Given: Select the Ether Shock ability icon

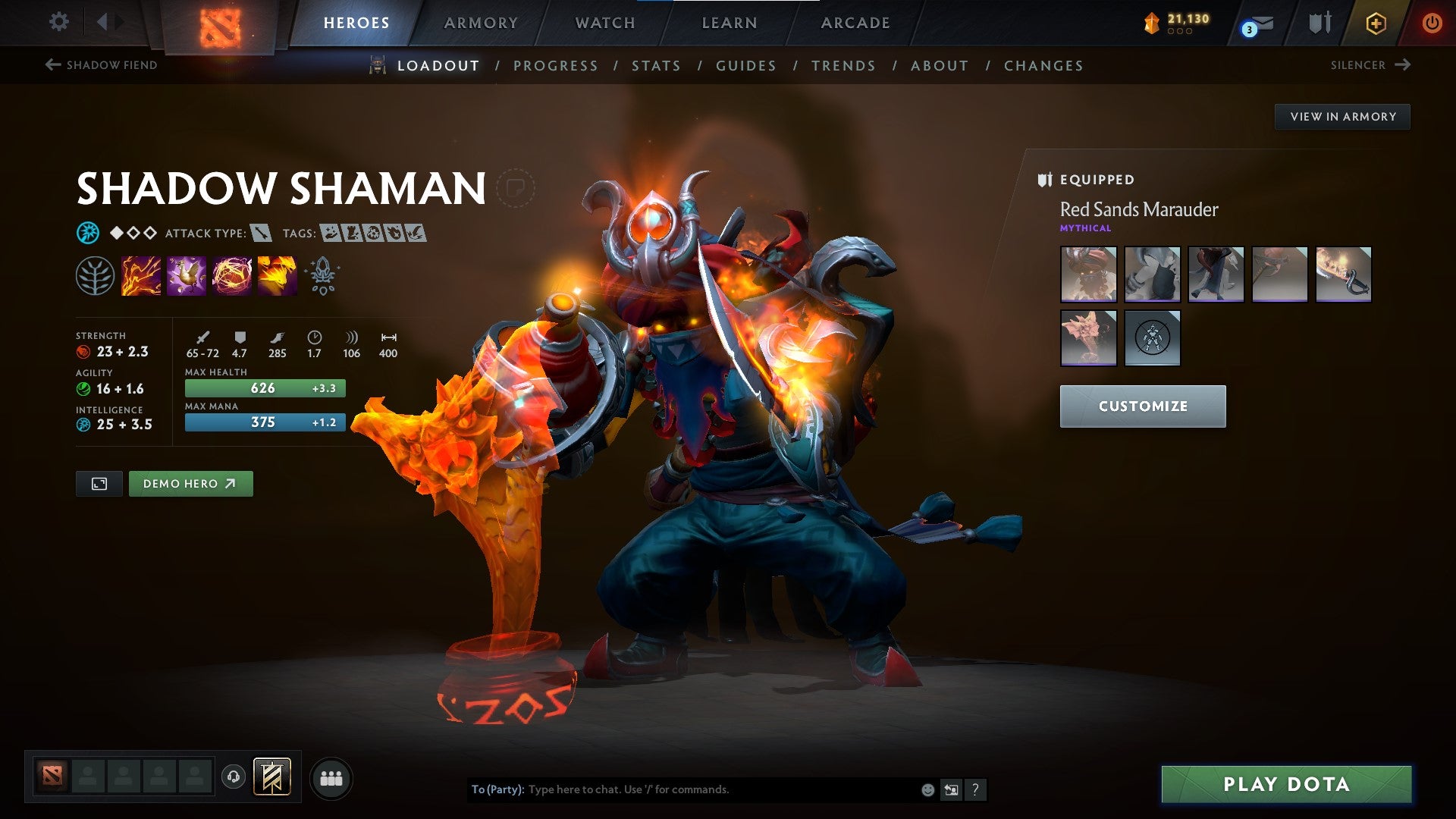Looking at the screenshot, I should coord(140,275).
